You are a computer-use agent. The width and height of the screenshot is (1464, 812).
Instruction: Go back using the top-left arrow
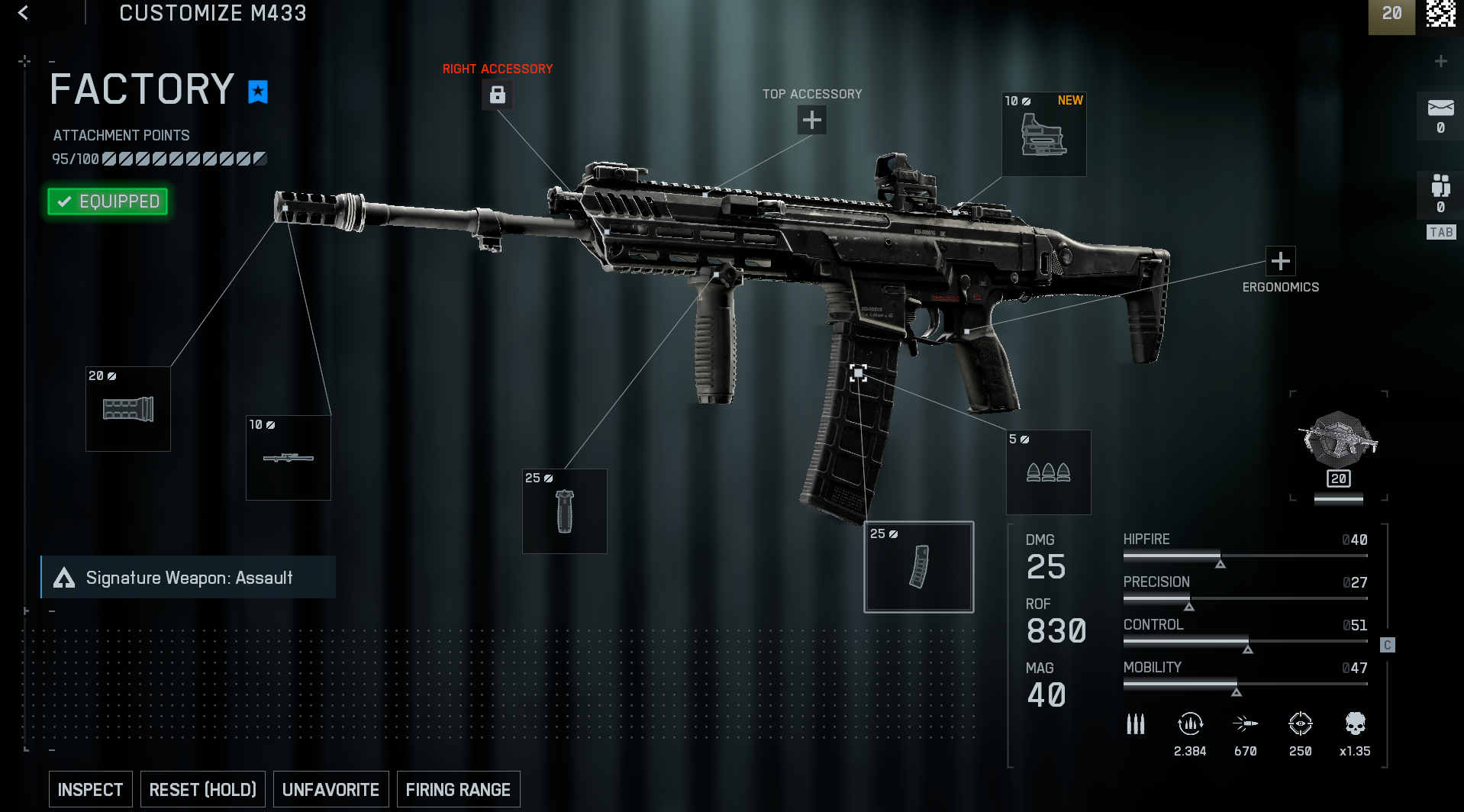(x=24, y=13)
